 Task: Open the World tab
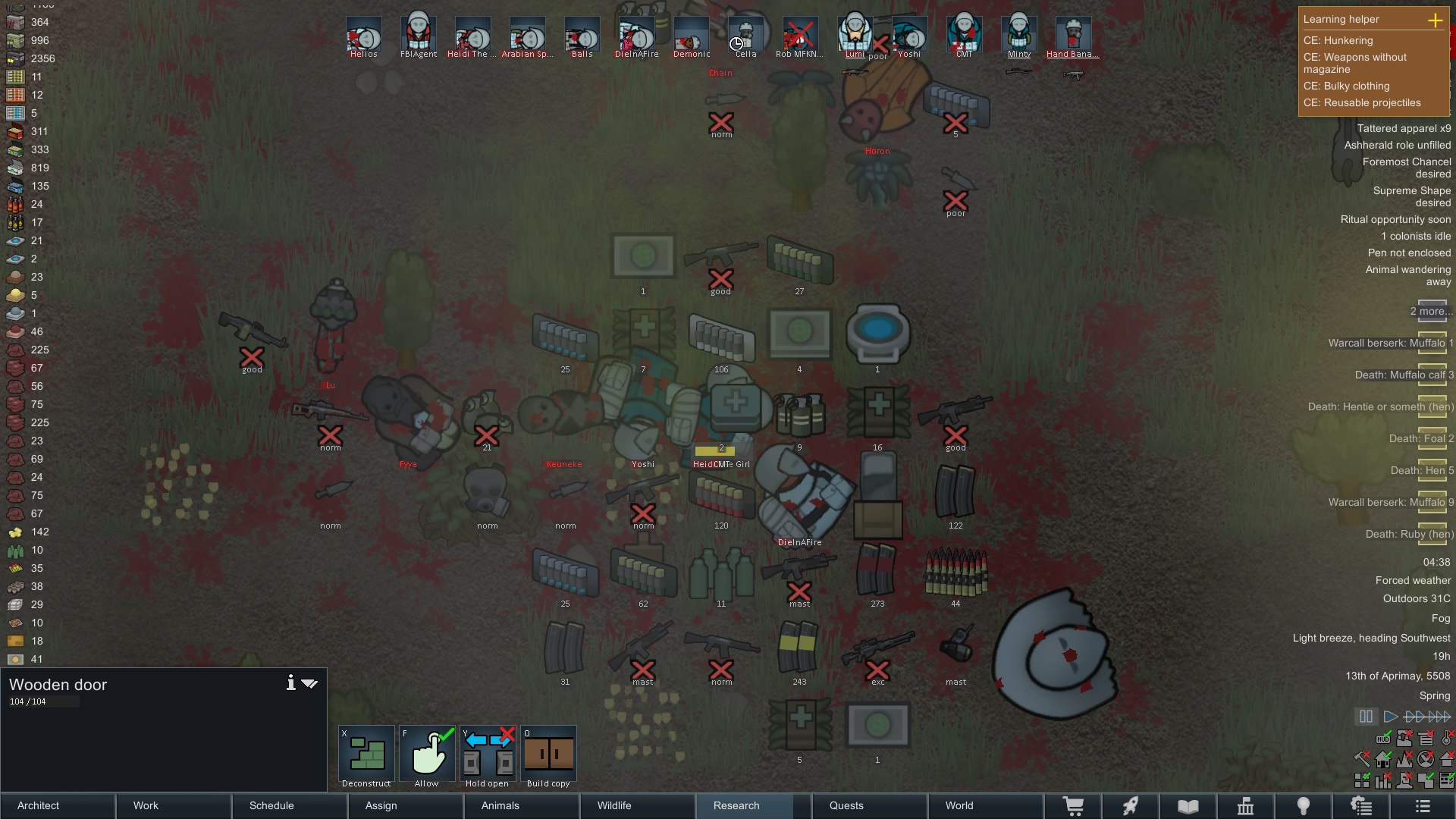click(x=959, y=805)
